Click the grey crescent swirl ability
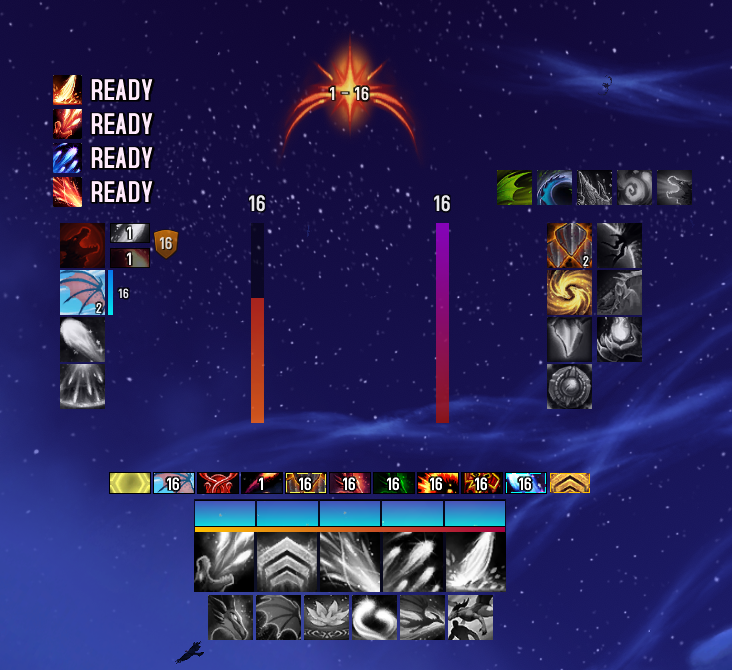This screenshot has width=732, height=670. pyautogui.click(x=375, y=617)
